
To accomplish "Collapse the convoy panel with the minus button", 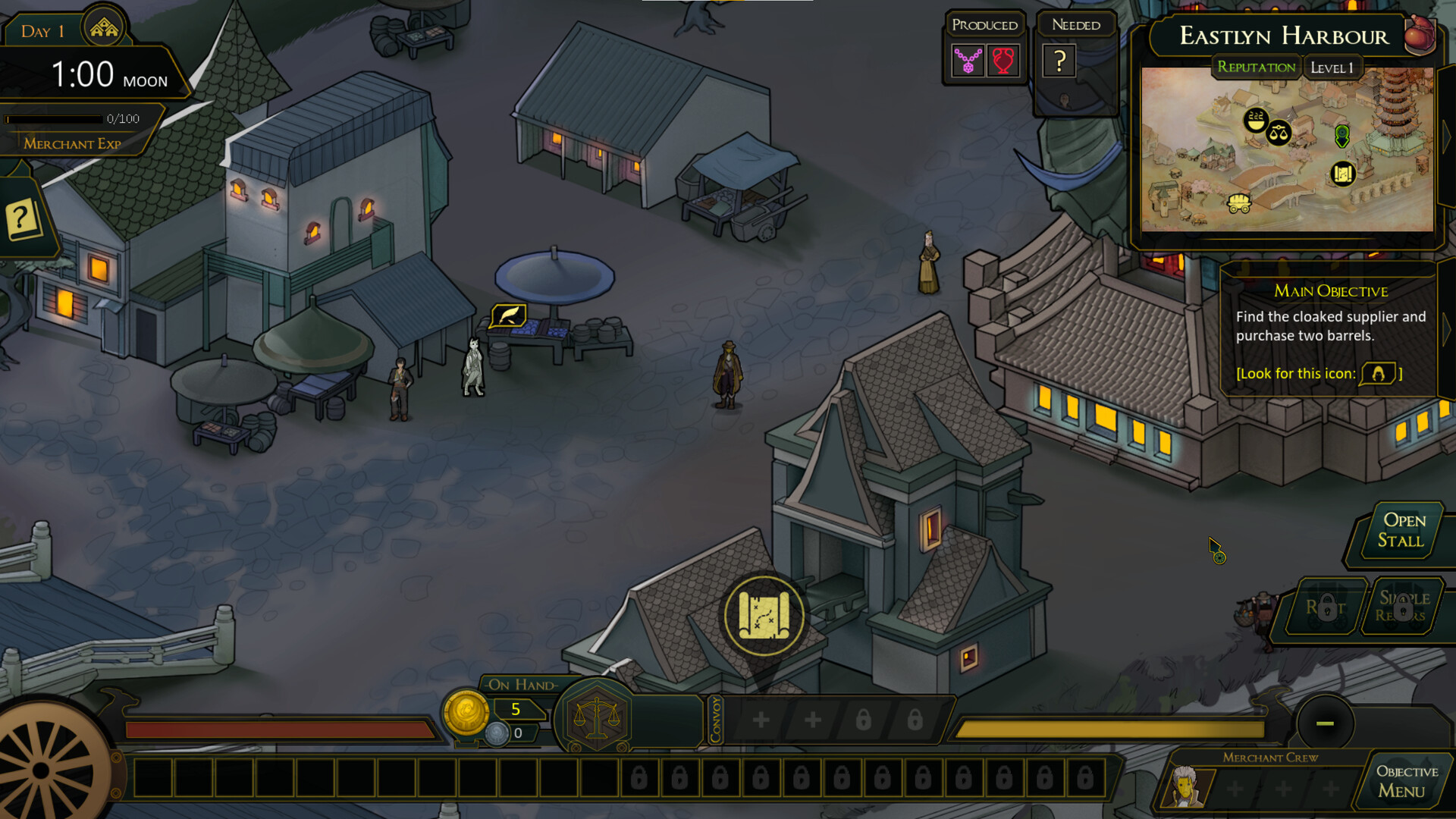I will pos(1326,723).
